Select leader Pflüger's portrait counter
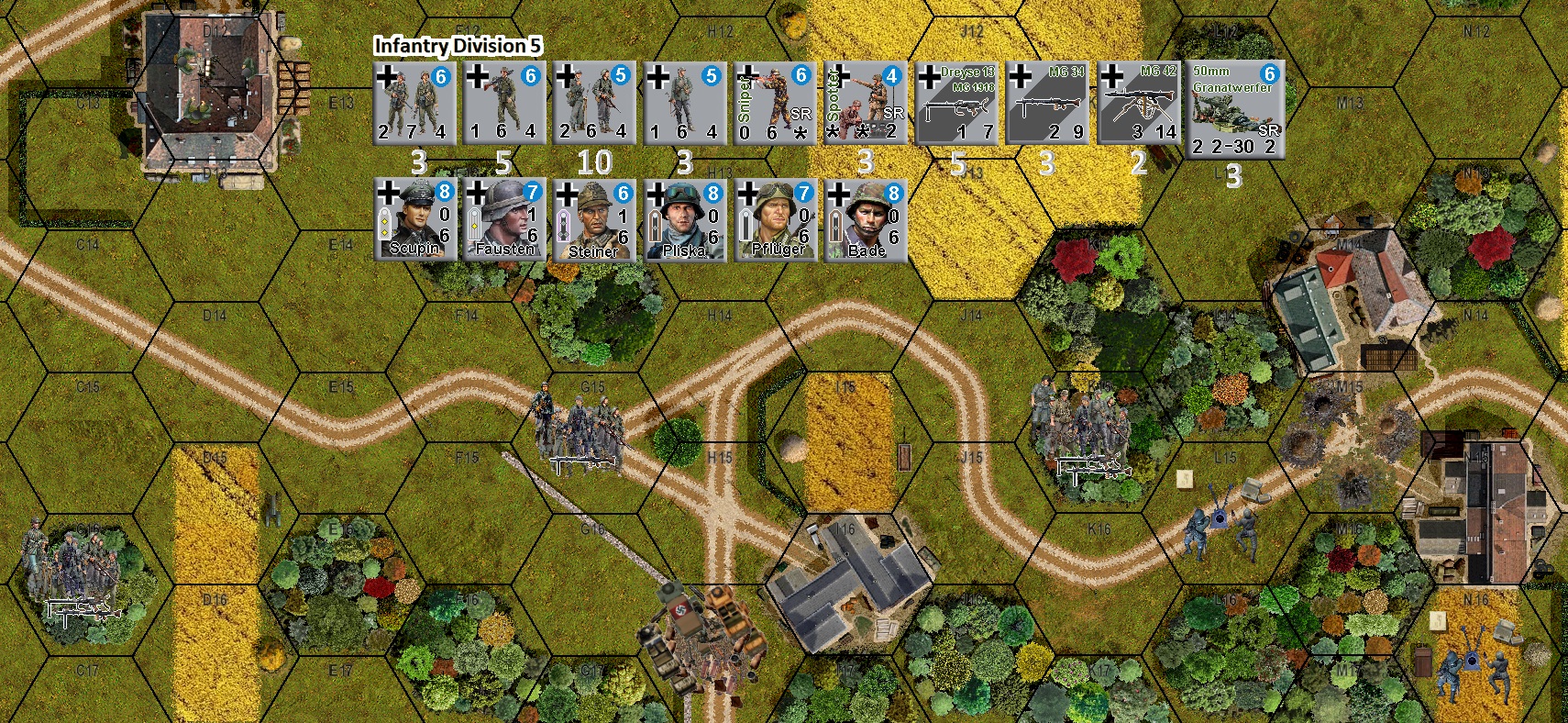Image resolution: width=1568 pixels, height=723 pixels. pyautogui.click(x=775, y=218)
